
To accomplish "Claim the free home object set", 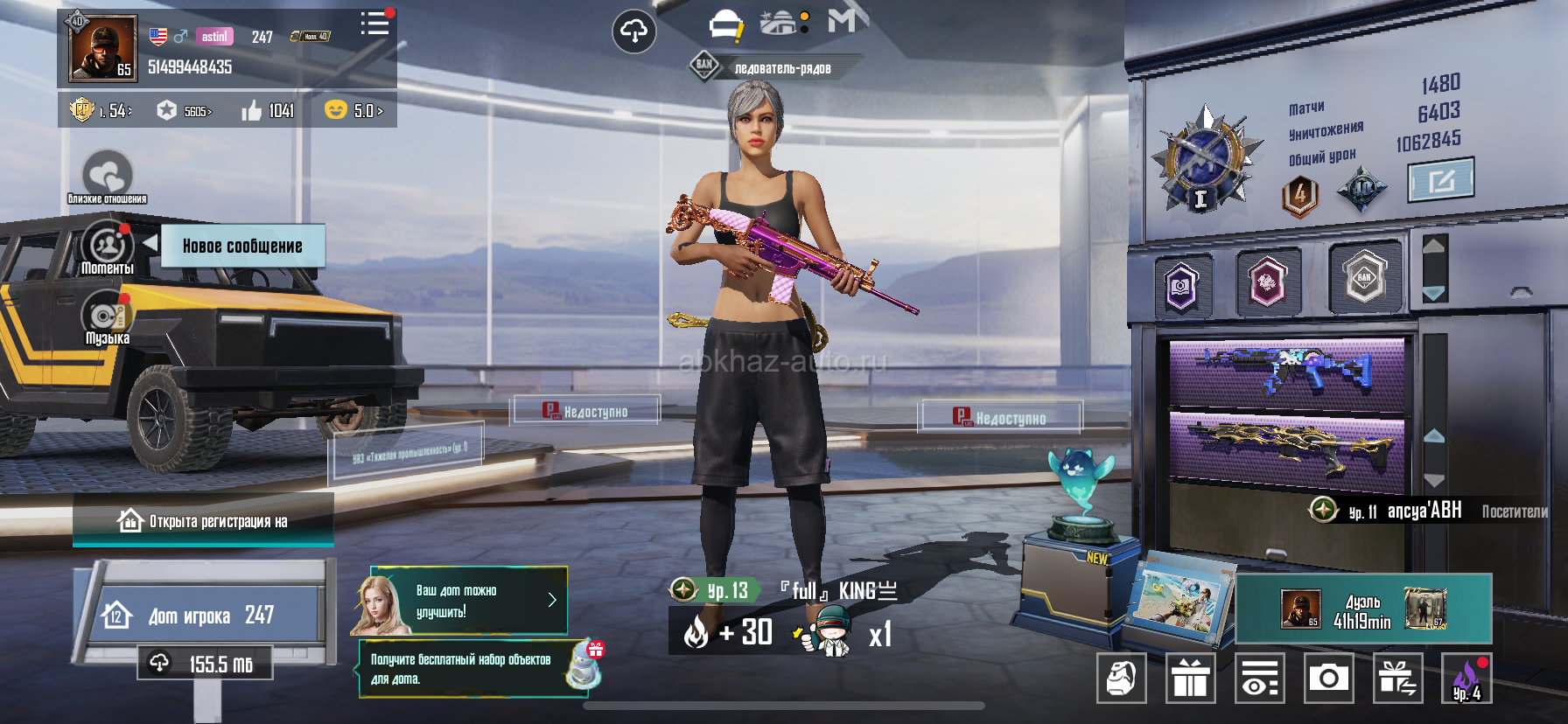I will (x=472, y=669).
